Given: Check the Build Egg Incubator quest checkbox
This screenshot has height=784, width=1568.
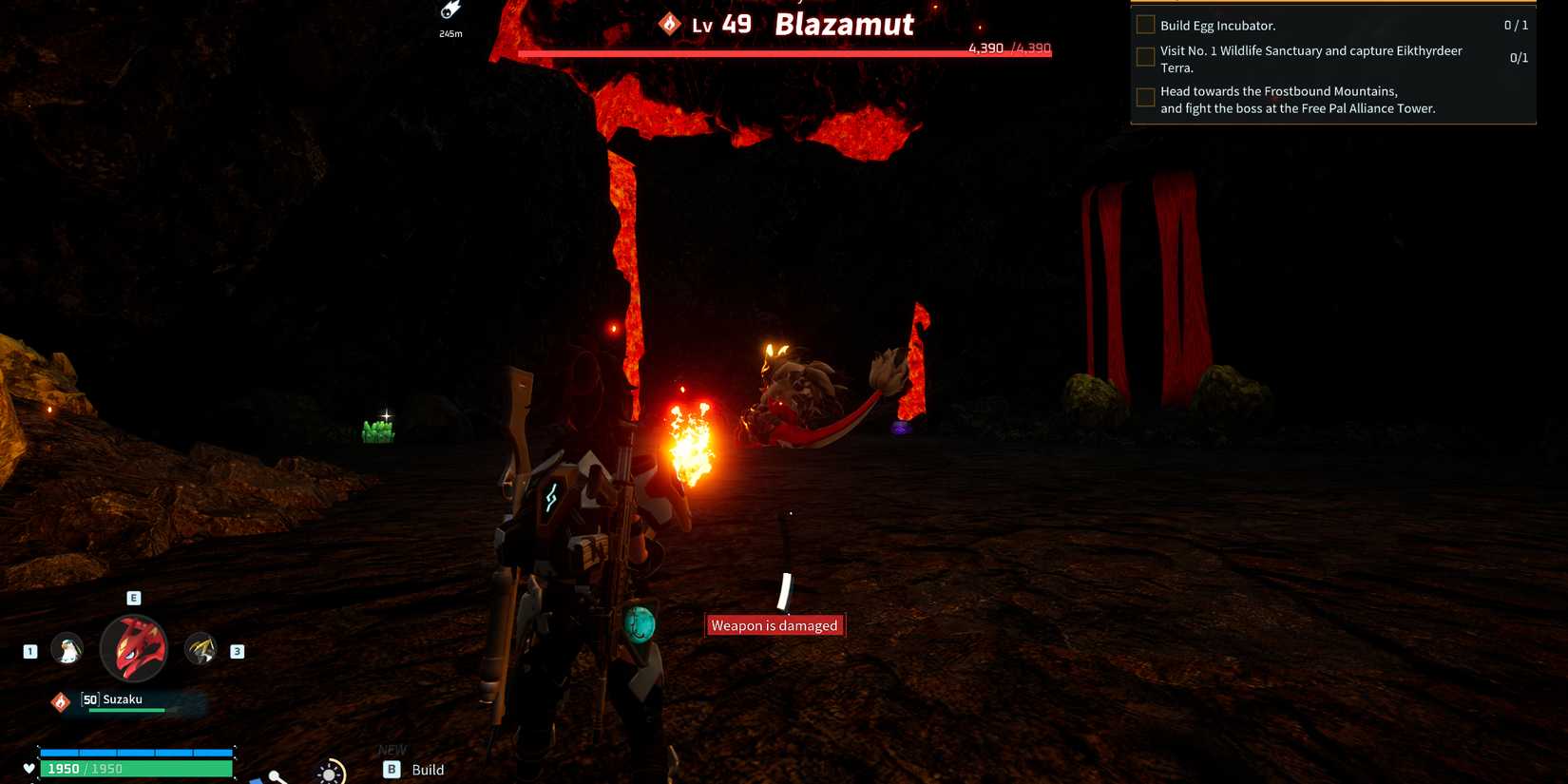Looking at the screenshot, I should pos(1145,26).
